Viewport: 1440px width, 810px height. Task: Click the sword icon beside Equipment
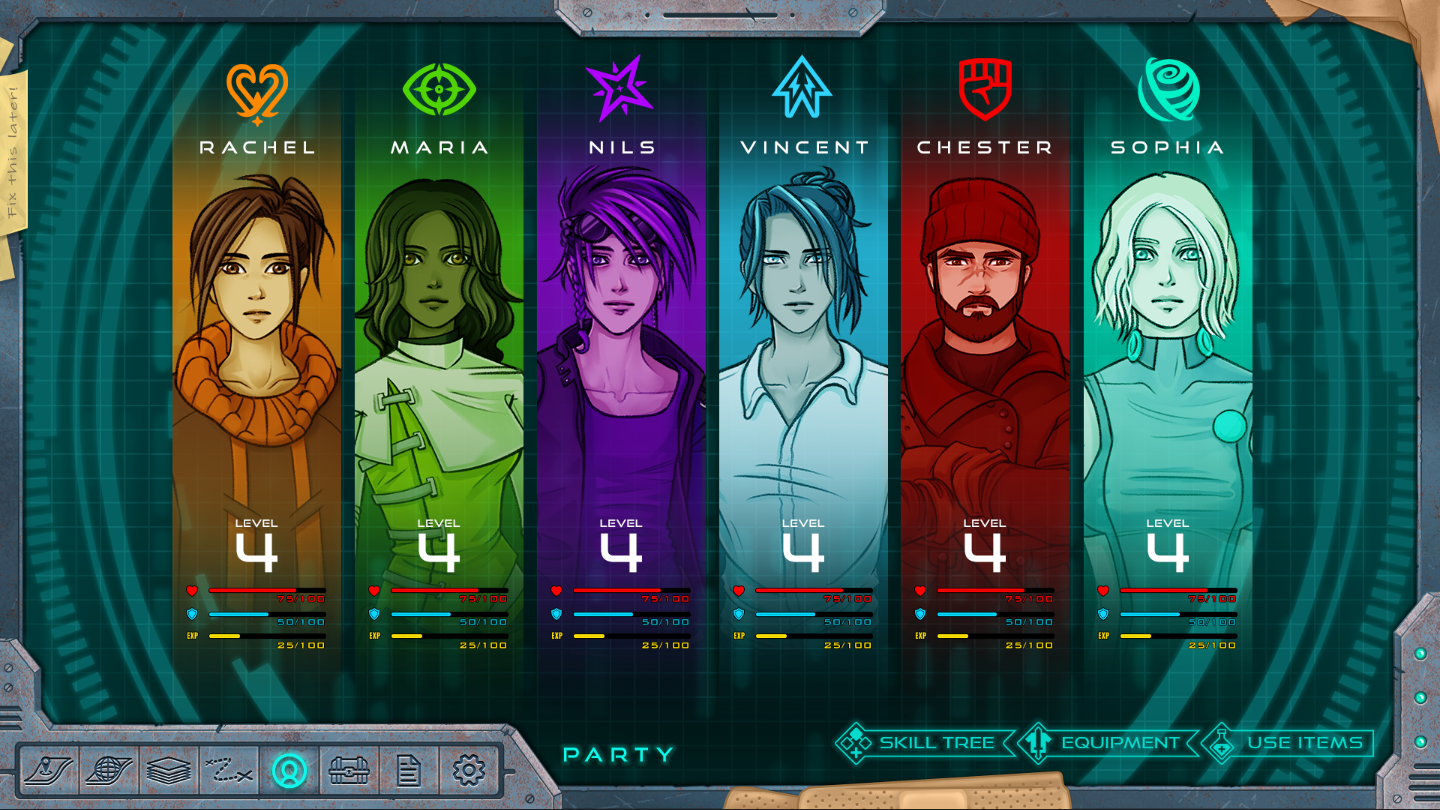[1036, 742]
